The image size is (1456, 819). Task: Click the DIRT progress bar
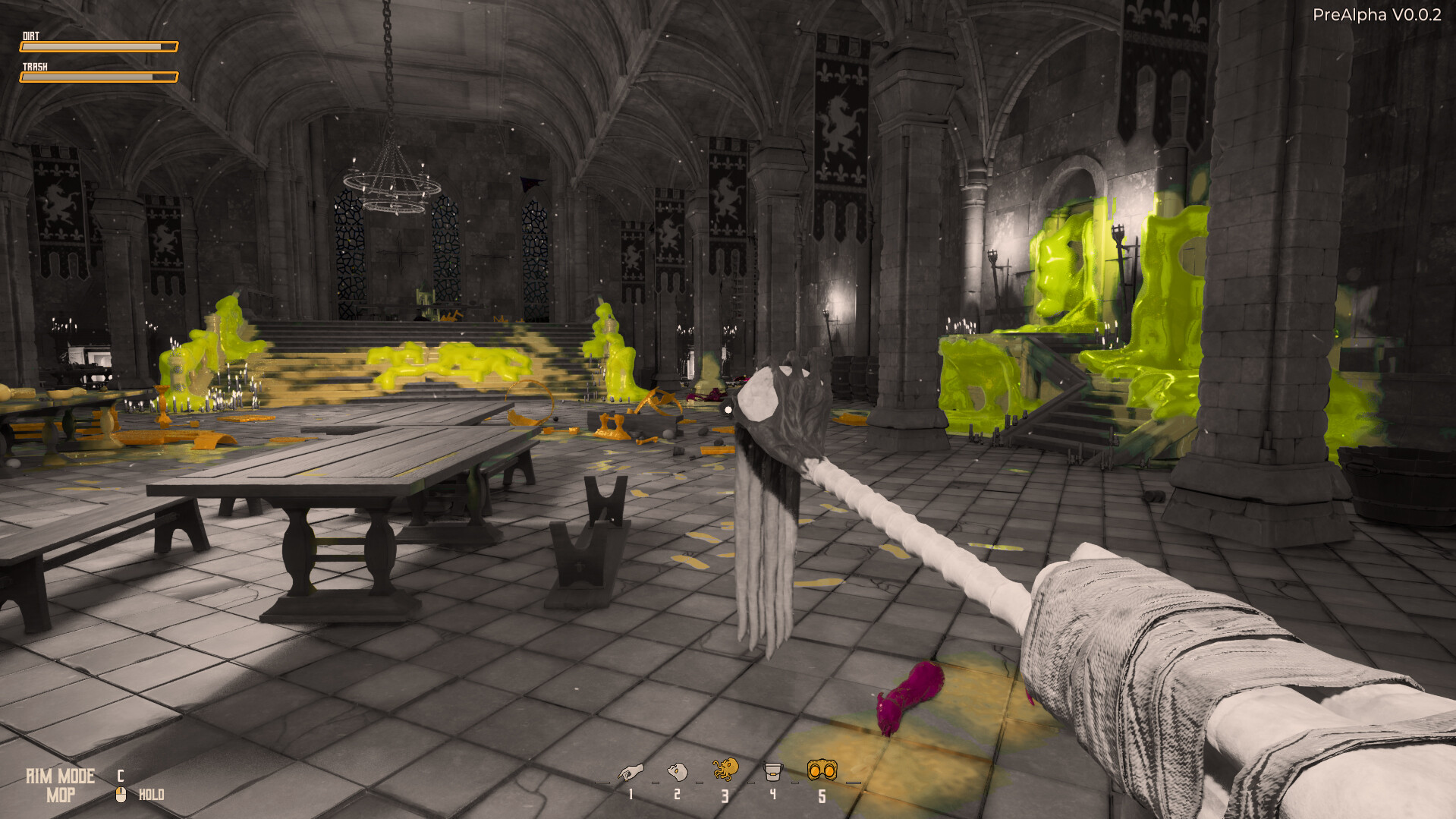(x=99, y=46)
